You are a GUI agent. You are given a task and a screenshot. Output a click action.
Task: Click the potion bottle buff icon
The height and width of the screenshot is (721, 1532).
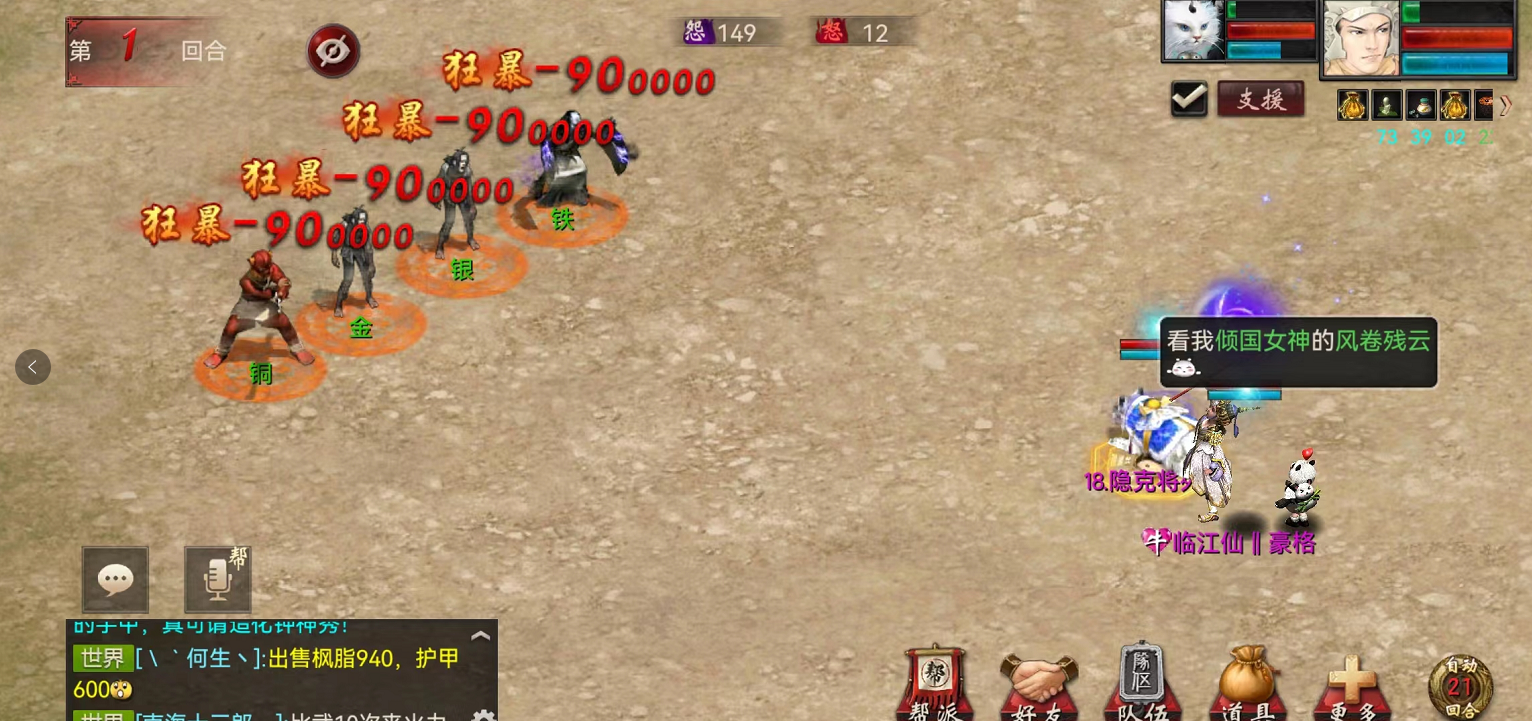click(1420, 105)
